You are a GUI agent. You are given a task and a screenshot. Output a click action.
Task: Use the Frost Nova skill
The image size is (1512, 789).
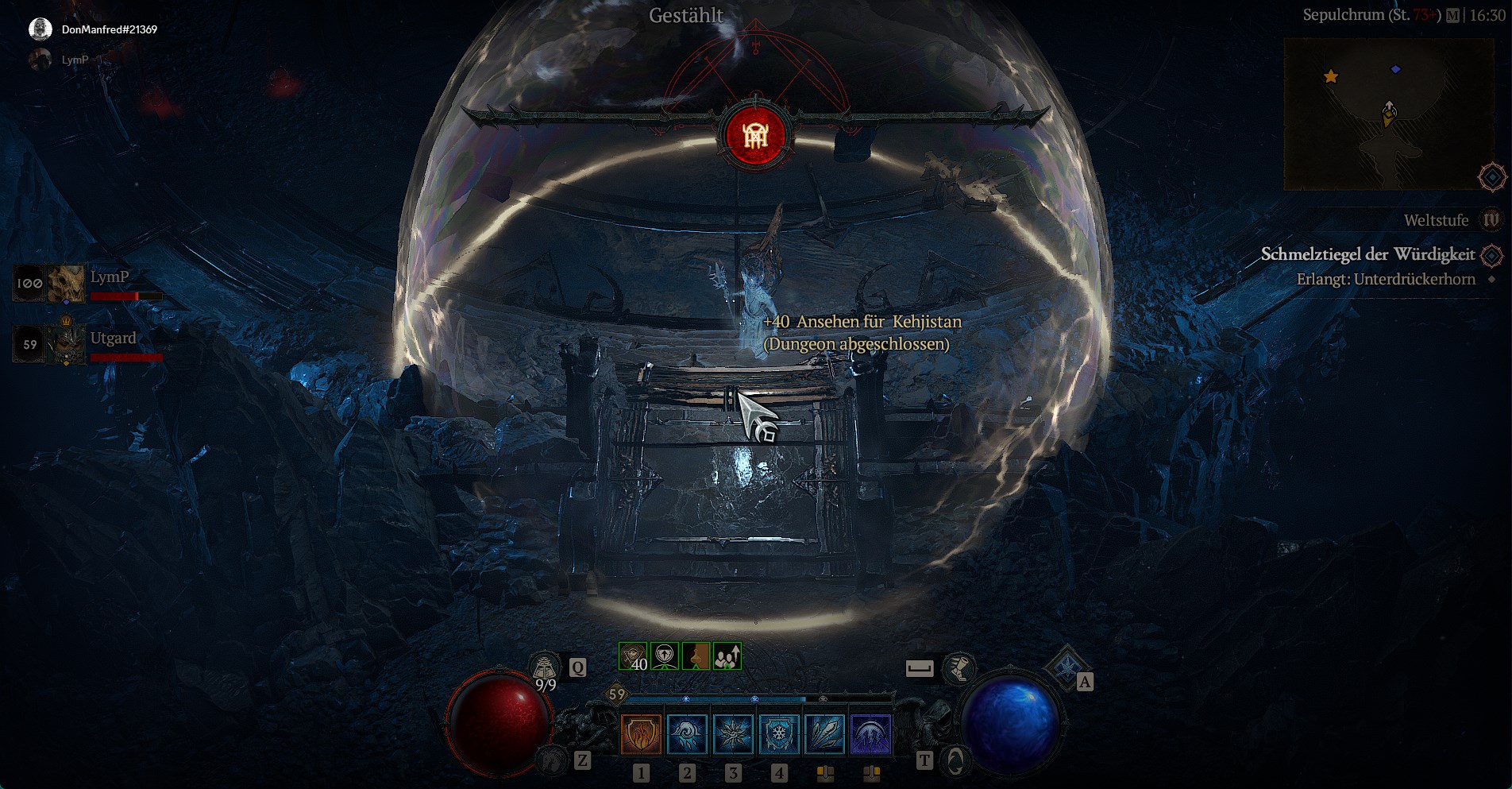[x=732, y=733]
